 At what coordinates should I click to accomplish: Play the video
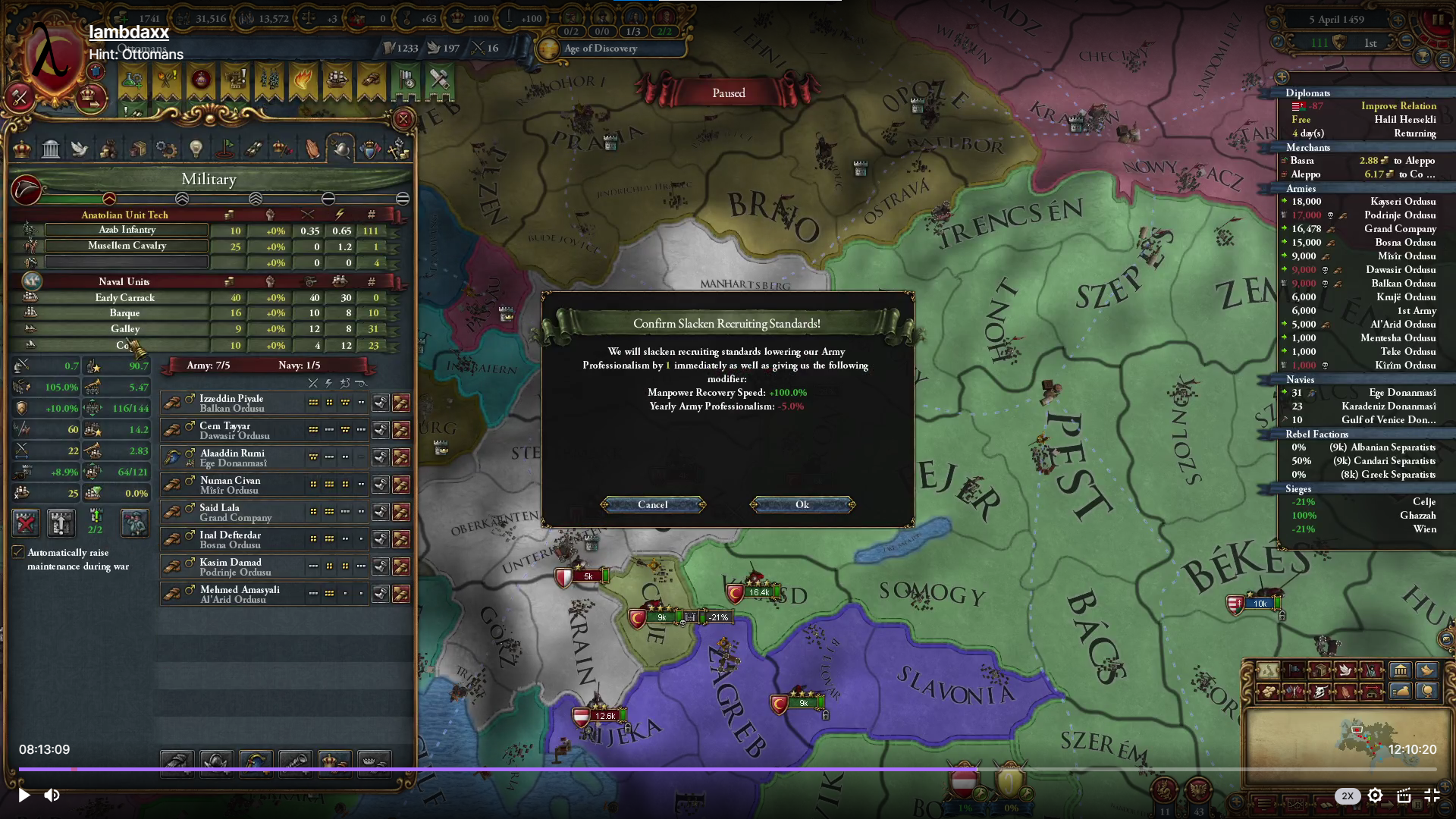coord(24,795)
